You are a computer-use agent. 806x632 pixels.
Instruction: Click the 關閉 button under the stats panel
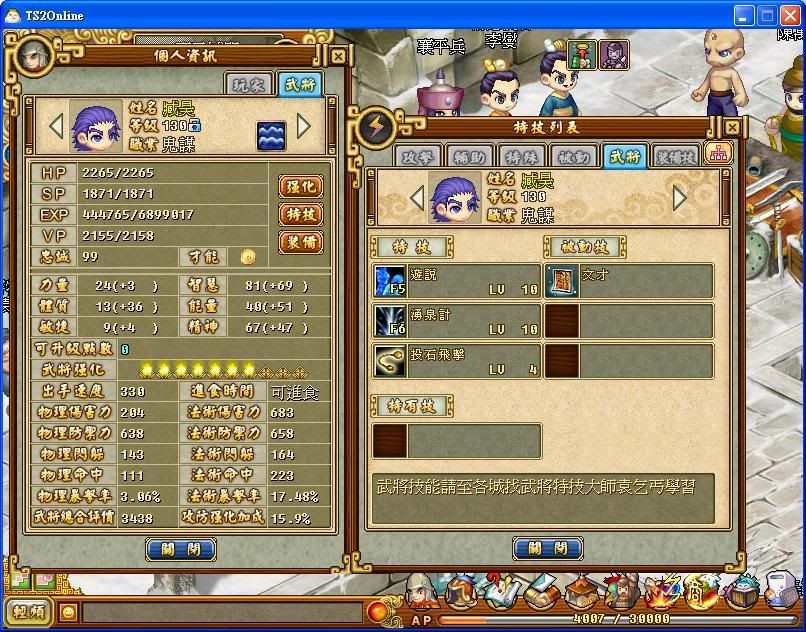pyautogui.click(x=181, y=548)
